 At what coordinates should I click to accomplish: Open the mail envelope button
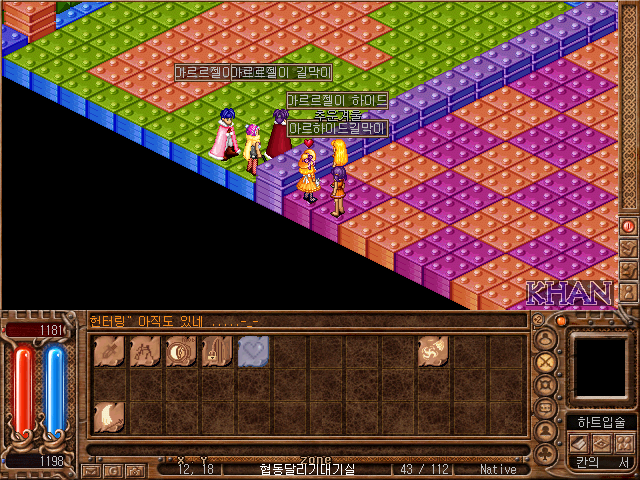point(90,469)
